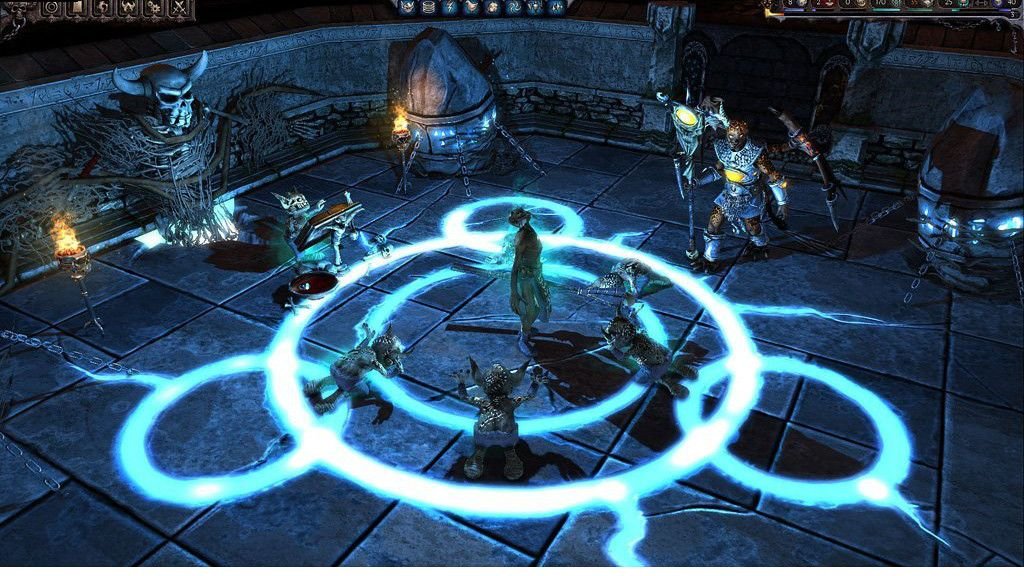Select the crossed swords icon in top-left toolbar
Screen dimensions: 1024x576
tap(180, 8)
